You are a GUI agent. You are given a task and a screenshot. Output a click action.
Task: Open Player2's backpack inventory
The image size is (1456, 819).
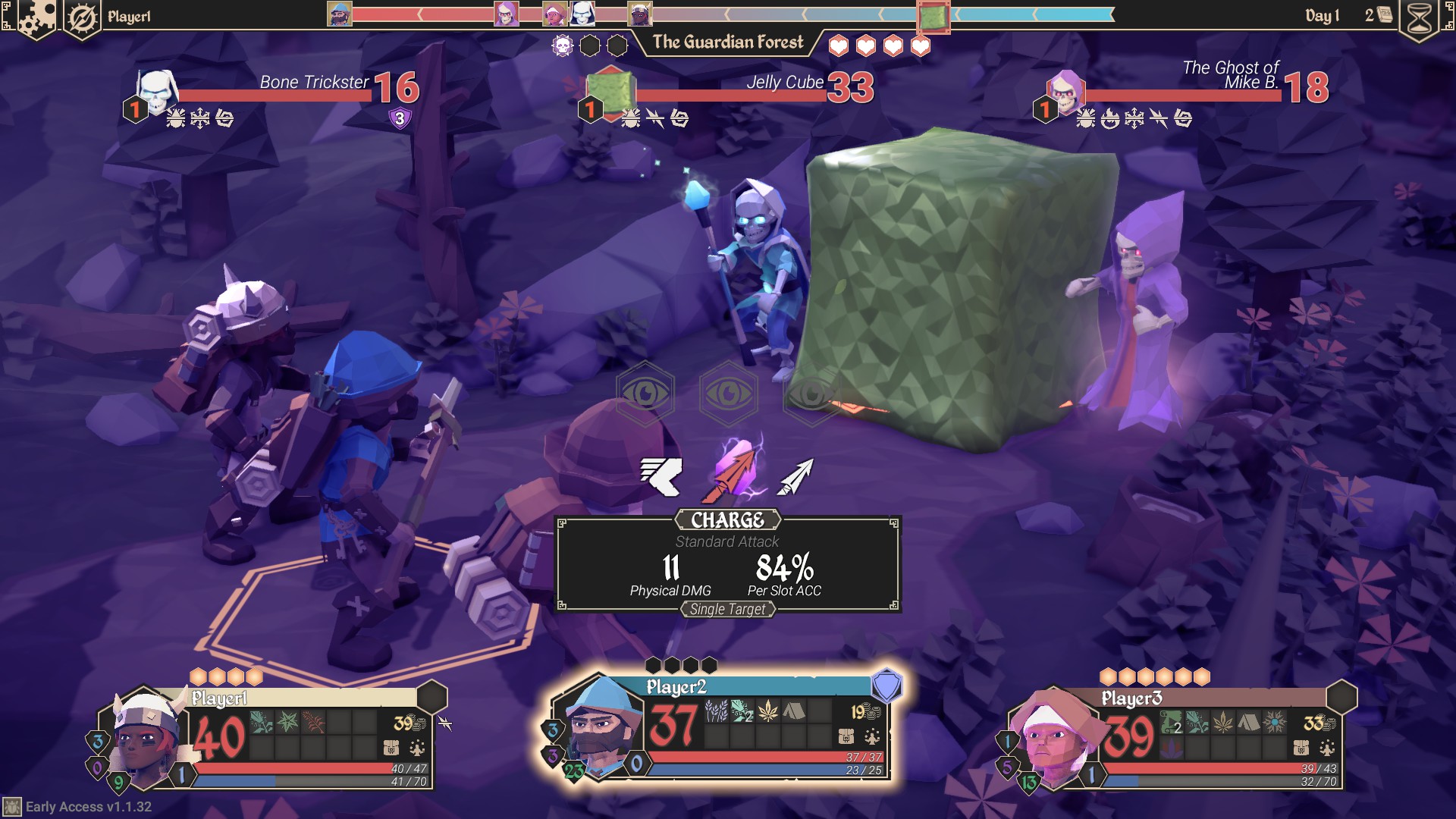(x=846, y=736)
